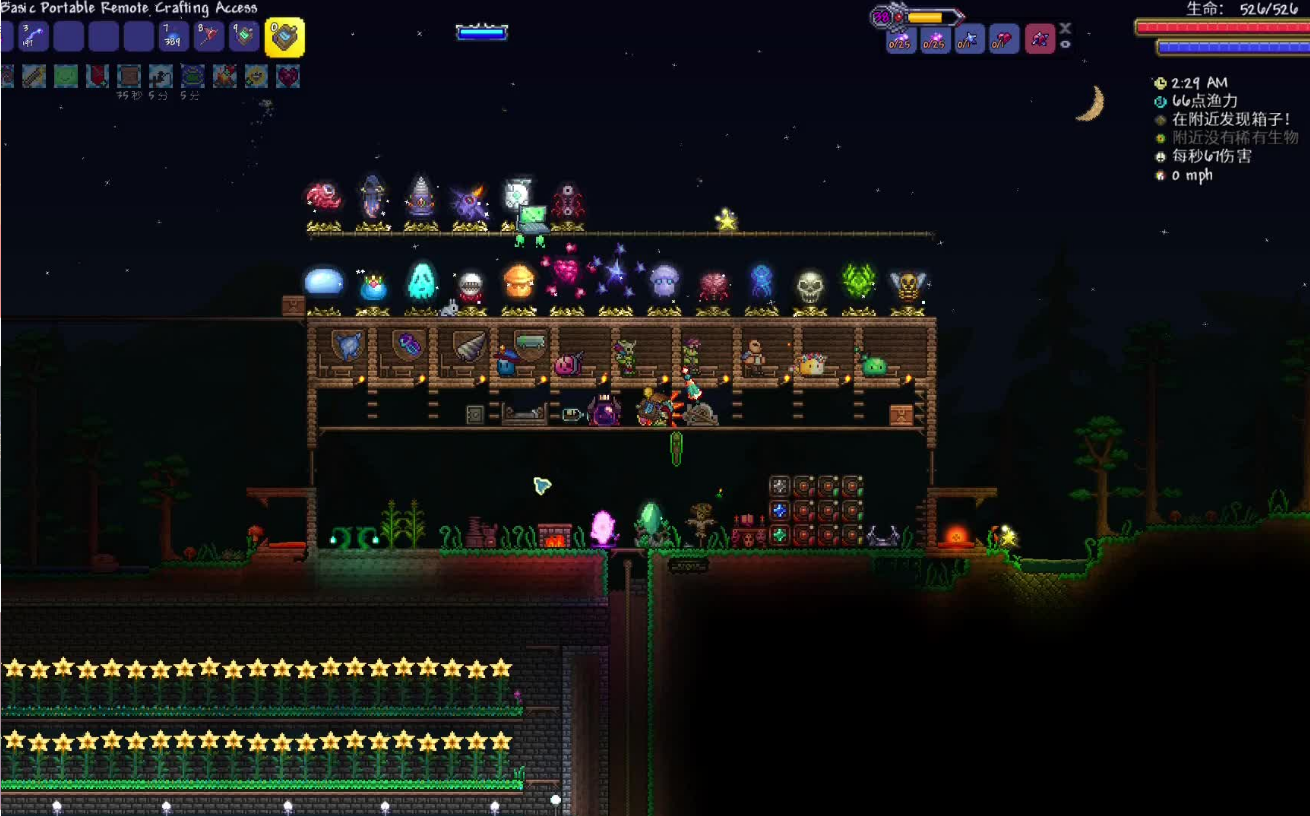Screen dimensions: 1310x816
Task: Select the blue orb stack of 389
Action: point(174,37)
